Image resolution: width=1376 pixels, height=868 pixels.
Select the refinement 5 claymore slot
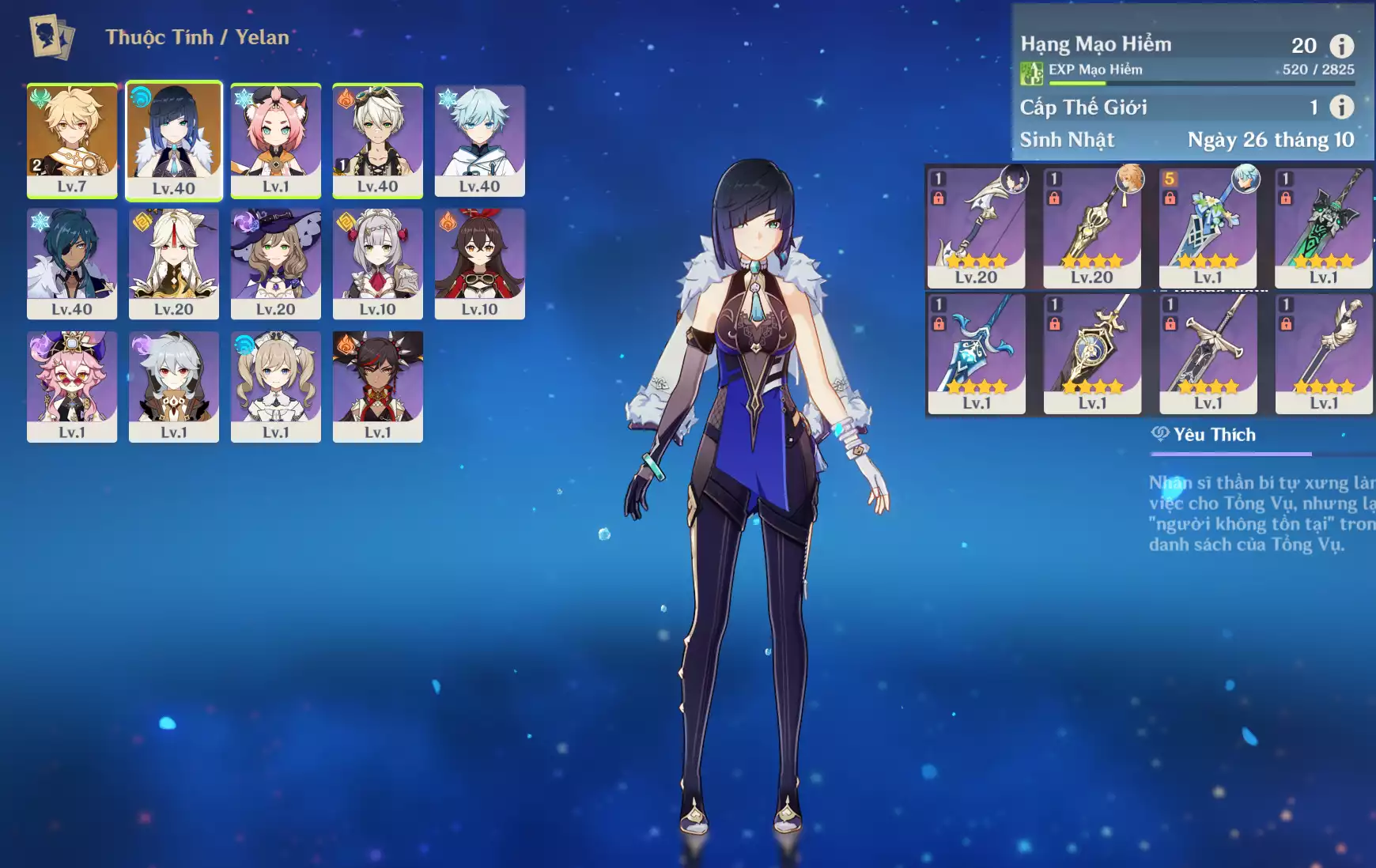point(1208,227)
